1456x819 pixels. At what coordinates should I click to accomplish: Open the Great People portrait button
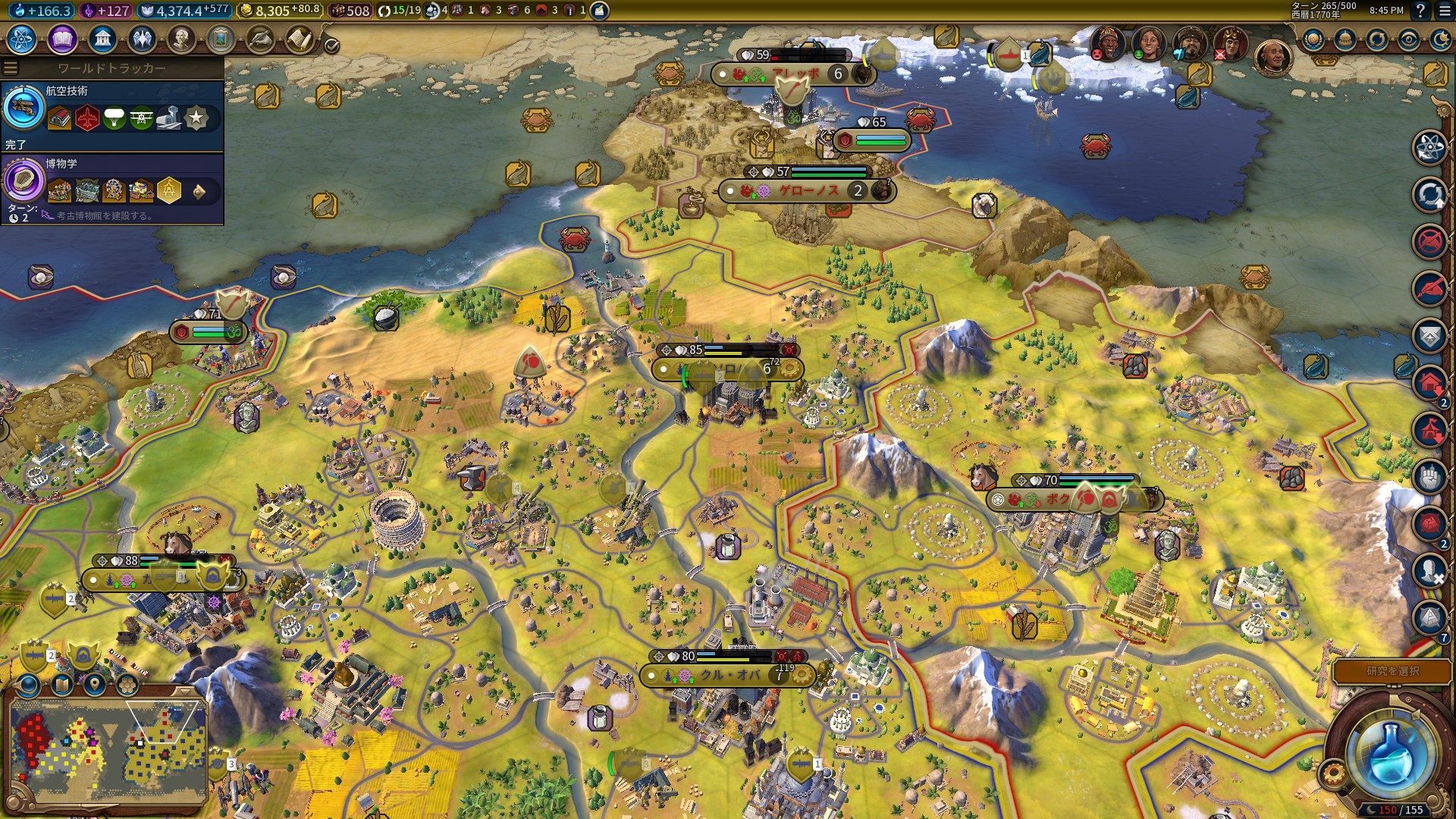click(x=181, y=39)
